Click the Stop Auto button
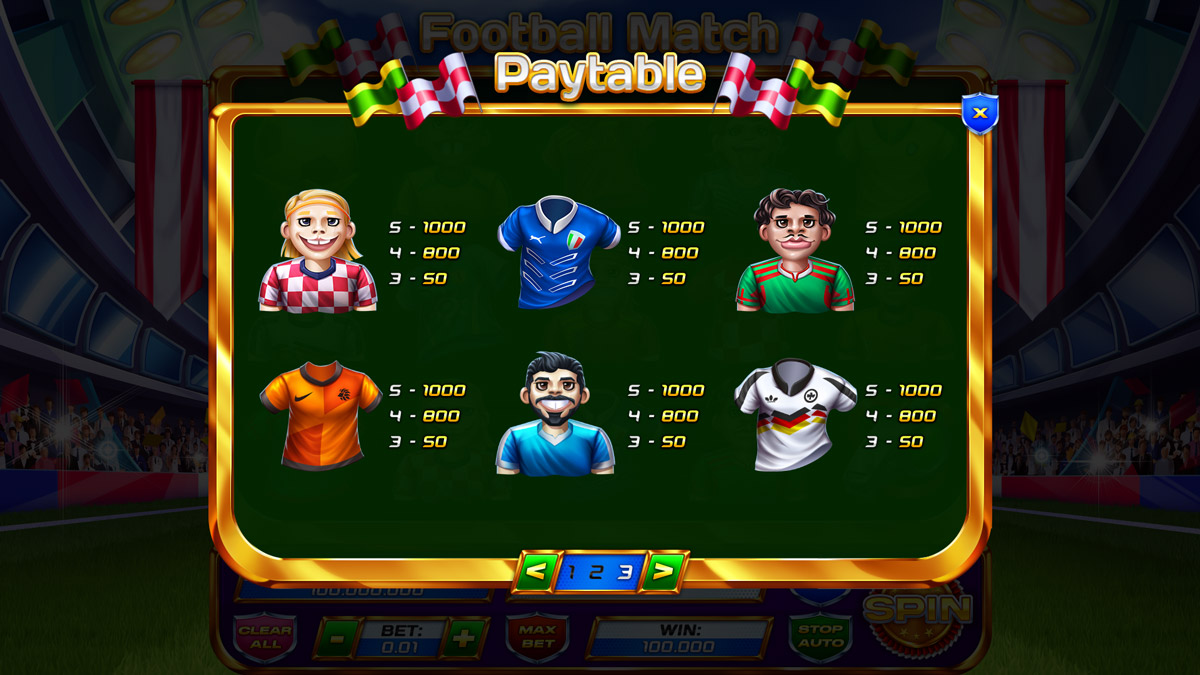1200x675 pixels. (x=820, y=636)
